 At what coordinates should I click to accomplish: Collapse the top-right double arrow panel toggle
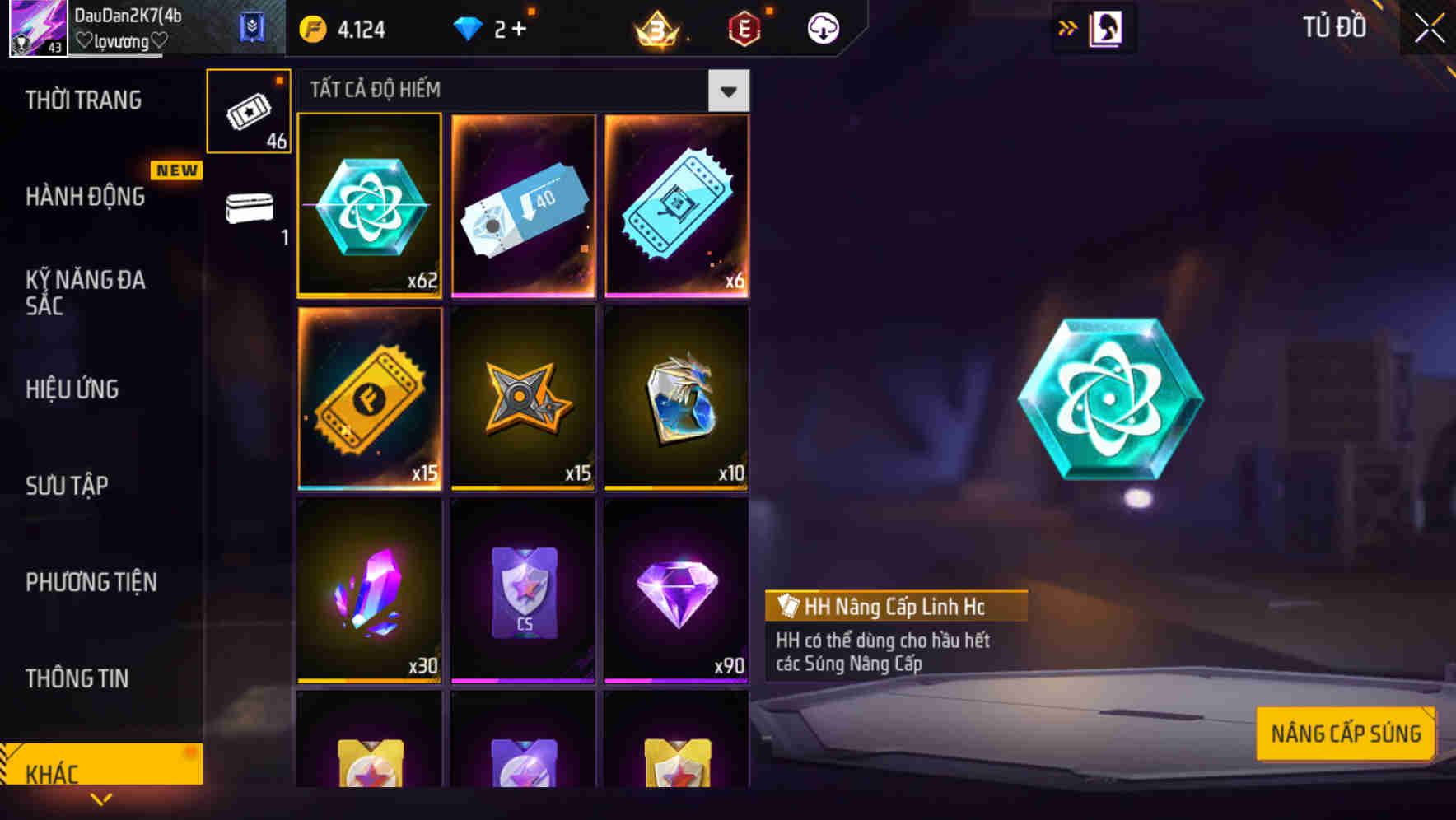pos(1067,27)
